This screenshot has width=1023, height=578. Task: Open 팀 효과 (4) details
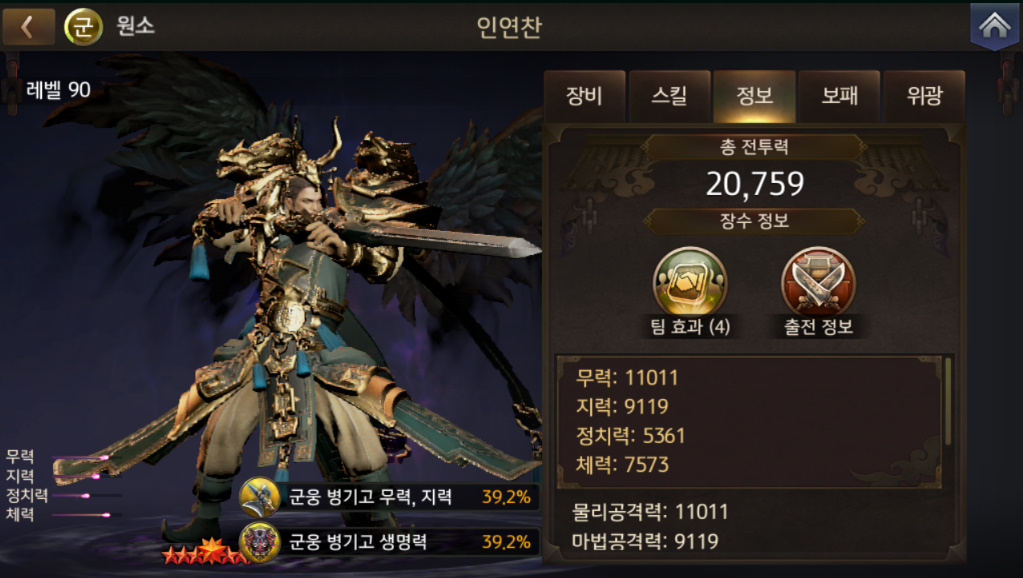click(690, 282)
